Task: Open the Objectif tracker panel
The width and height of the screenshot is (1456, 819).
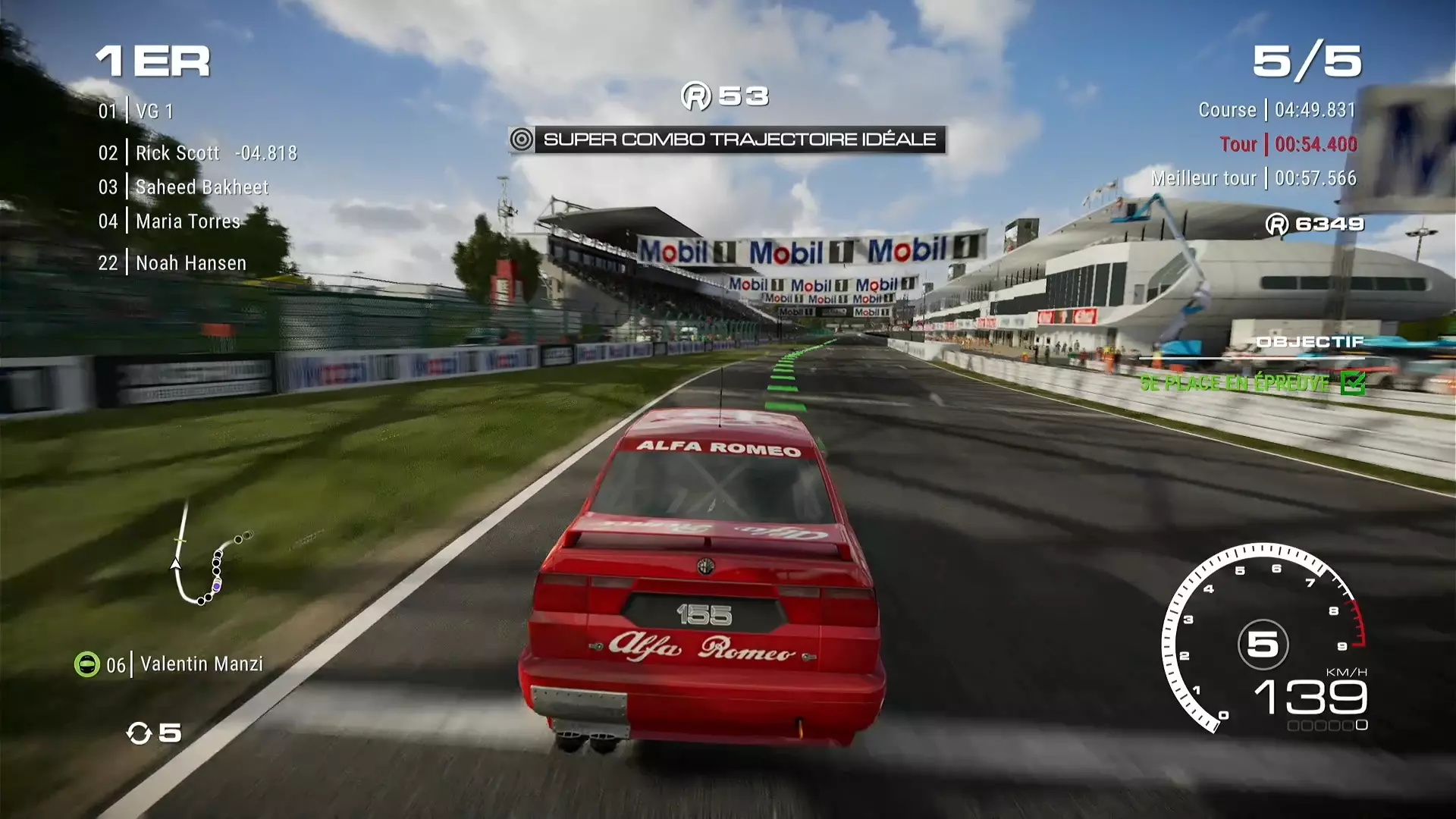Action: coord(1310,342)
